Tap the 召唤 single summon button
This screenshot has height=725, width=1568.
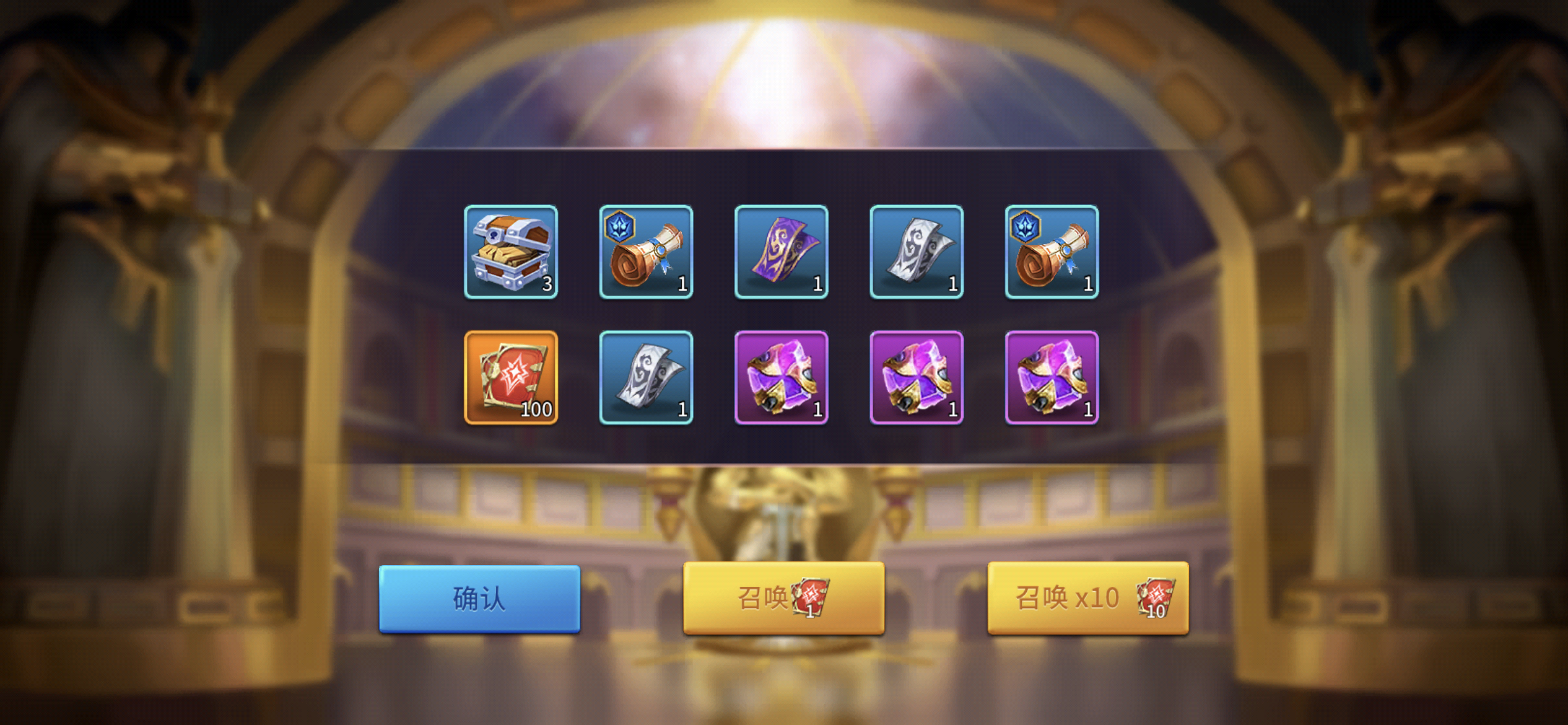[x=782, y=598]
